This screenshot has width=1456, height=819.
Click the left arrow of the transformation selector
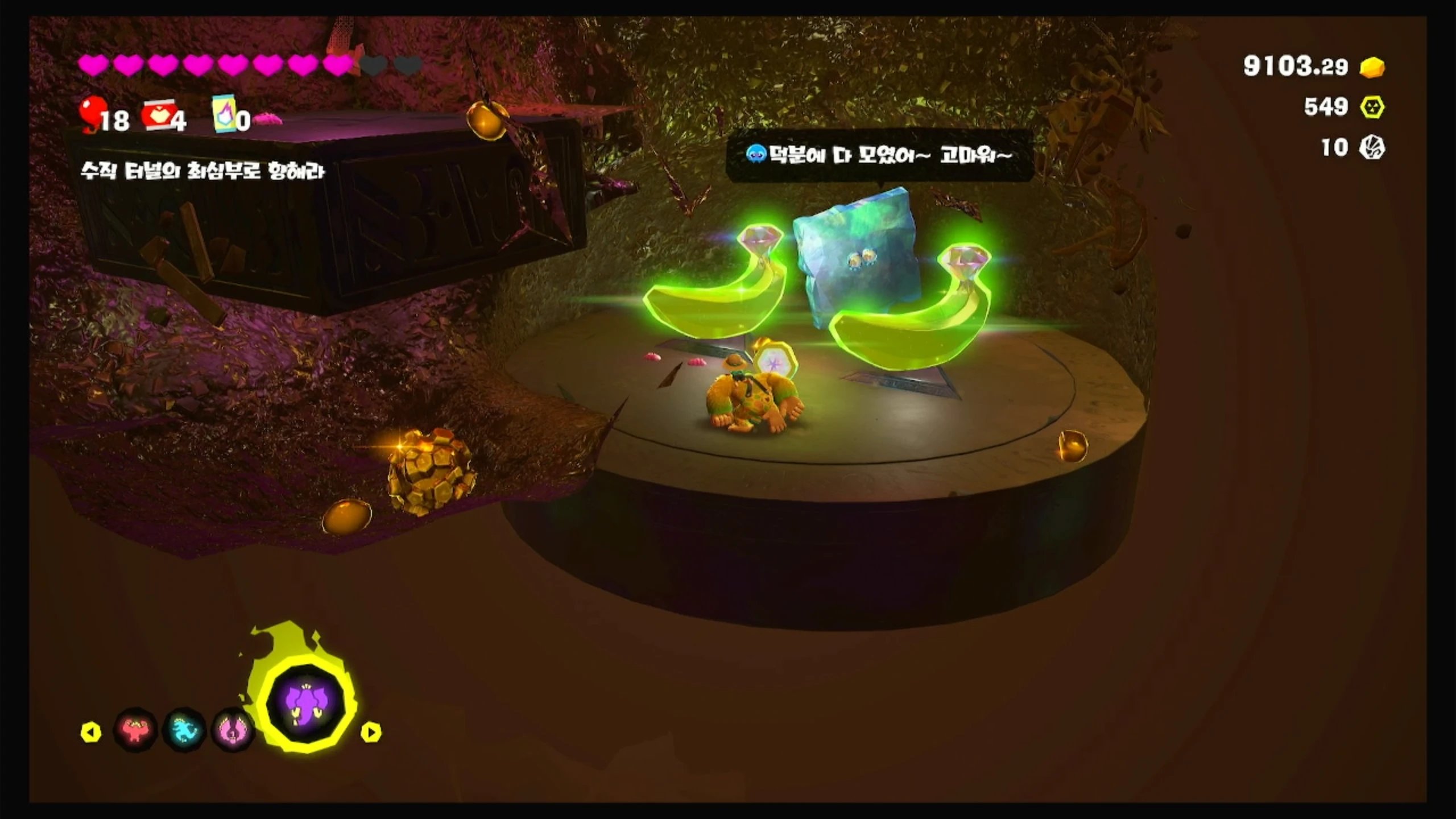pos(91,732)
